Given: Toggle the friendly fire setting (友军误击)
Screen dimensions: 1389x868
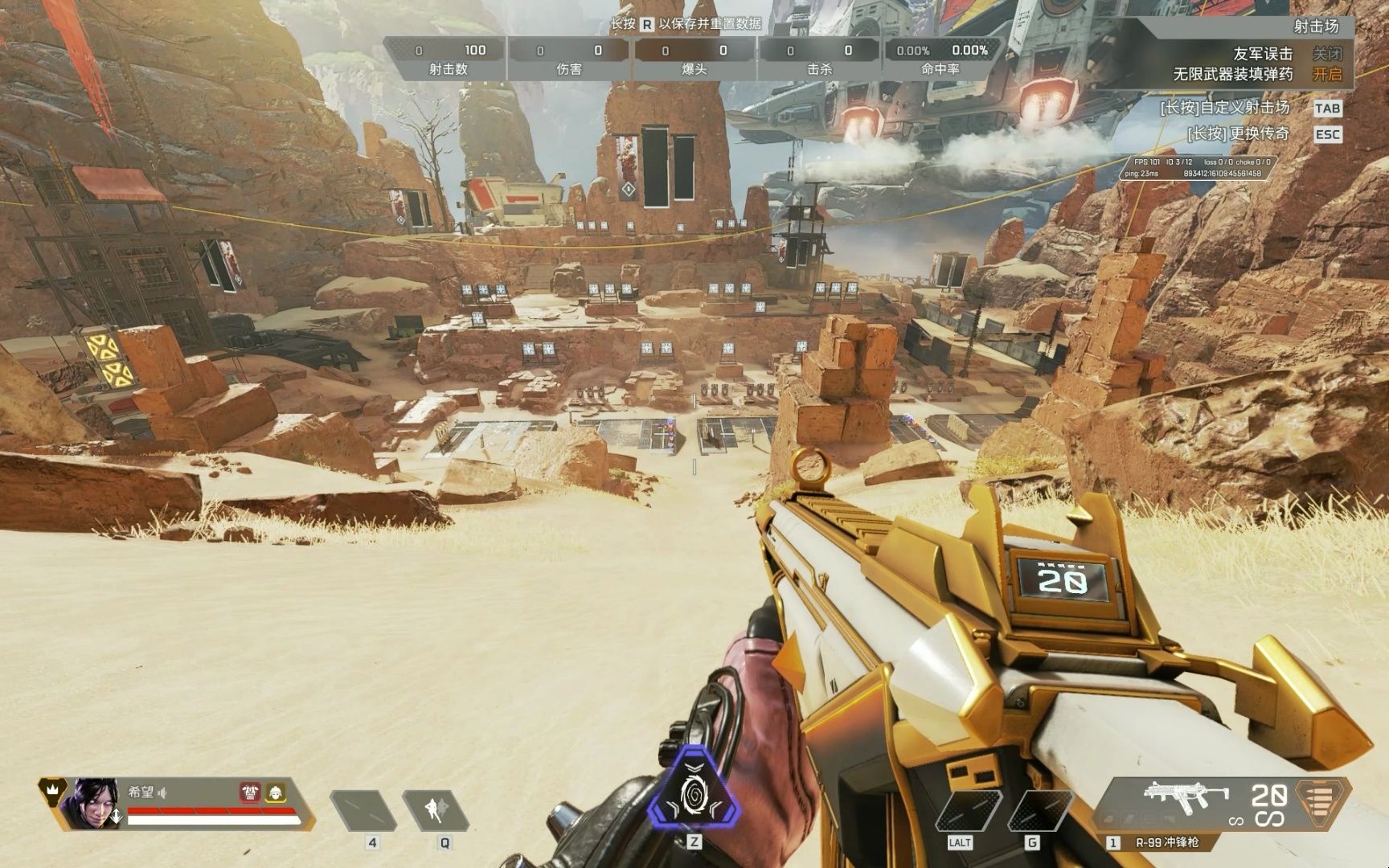Looking at the screenshot, I should point(1327,54).
